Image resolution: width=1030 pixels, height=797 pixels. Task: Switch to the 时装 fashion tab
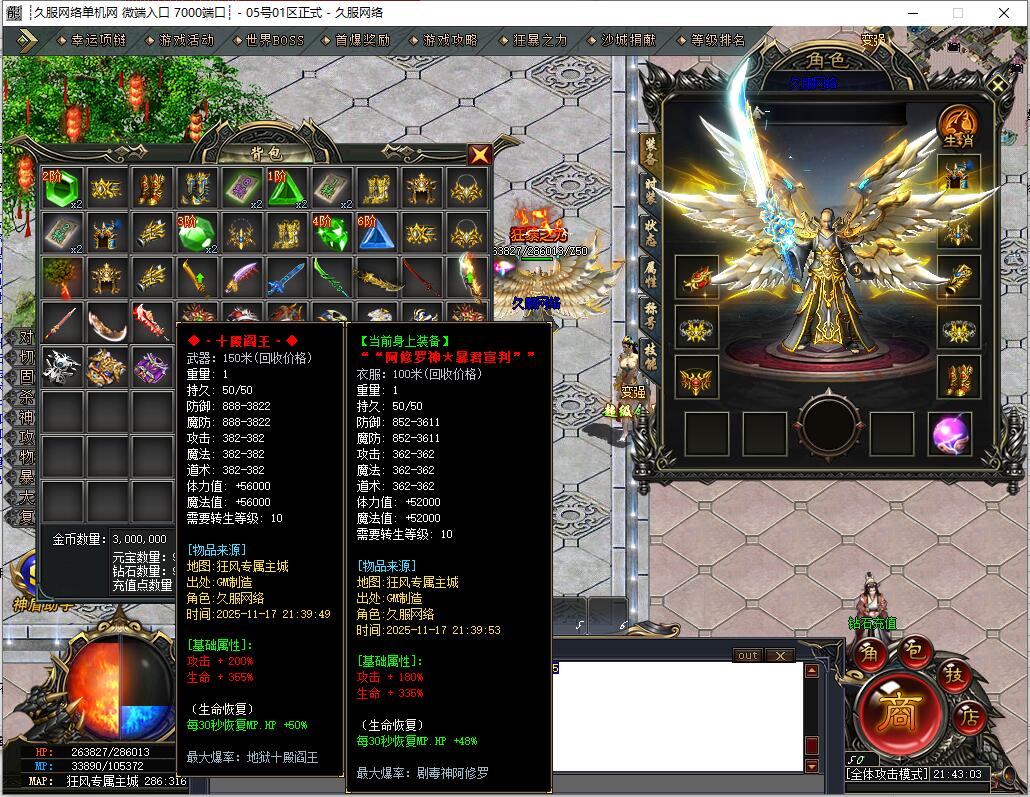click(650, 190)
